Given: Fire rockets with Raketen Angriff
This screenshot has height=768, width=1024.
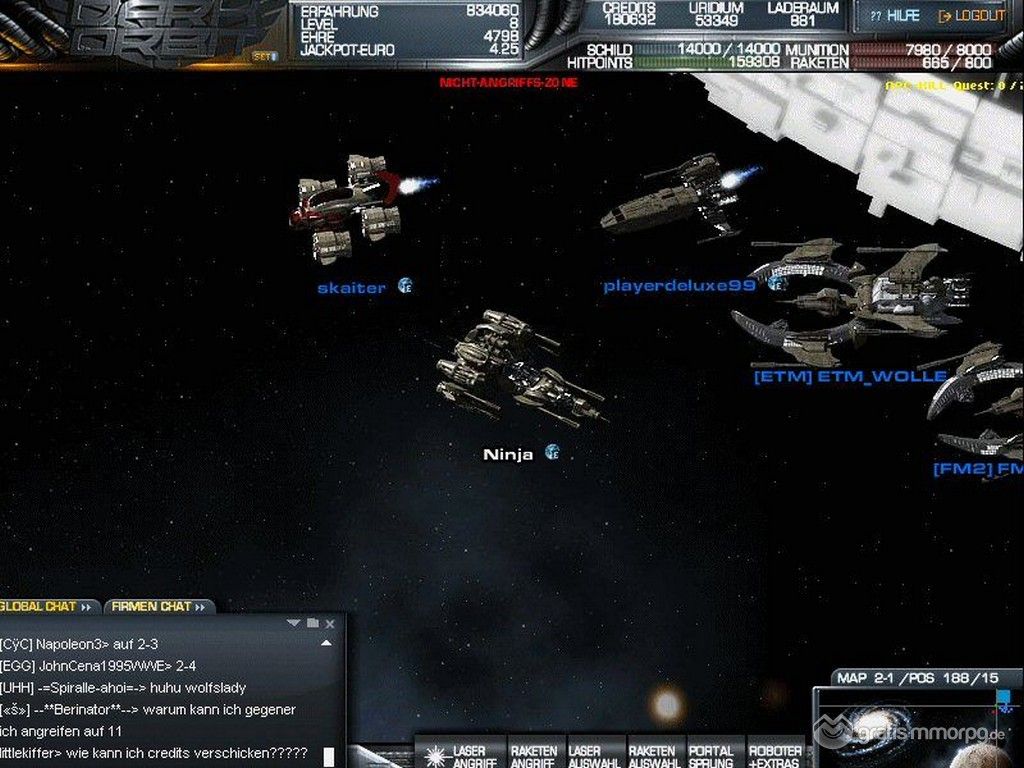Looking at the screenshot, I should pyautogui.click(x=534, y=755).
